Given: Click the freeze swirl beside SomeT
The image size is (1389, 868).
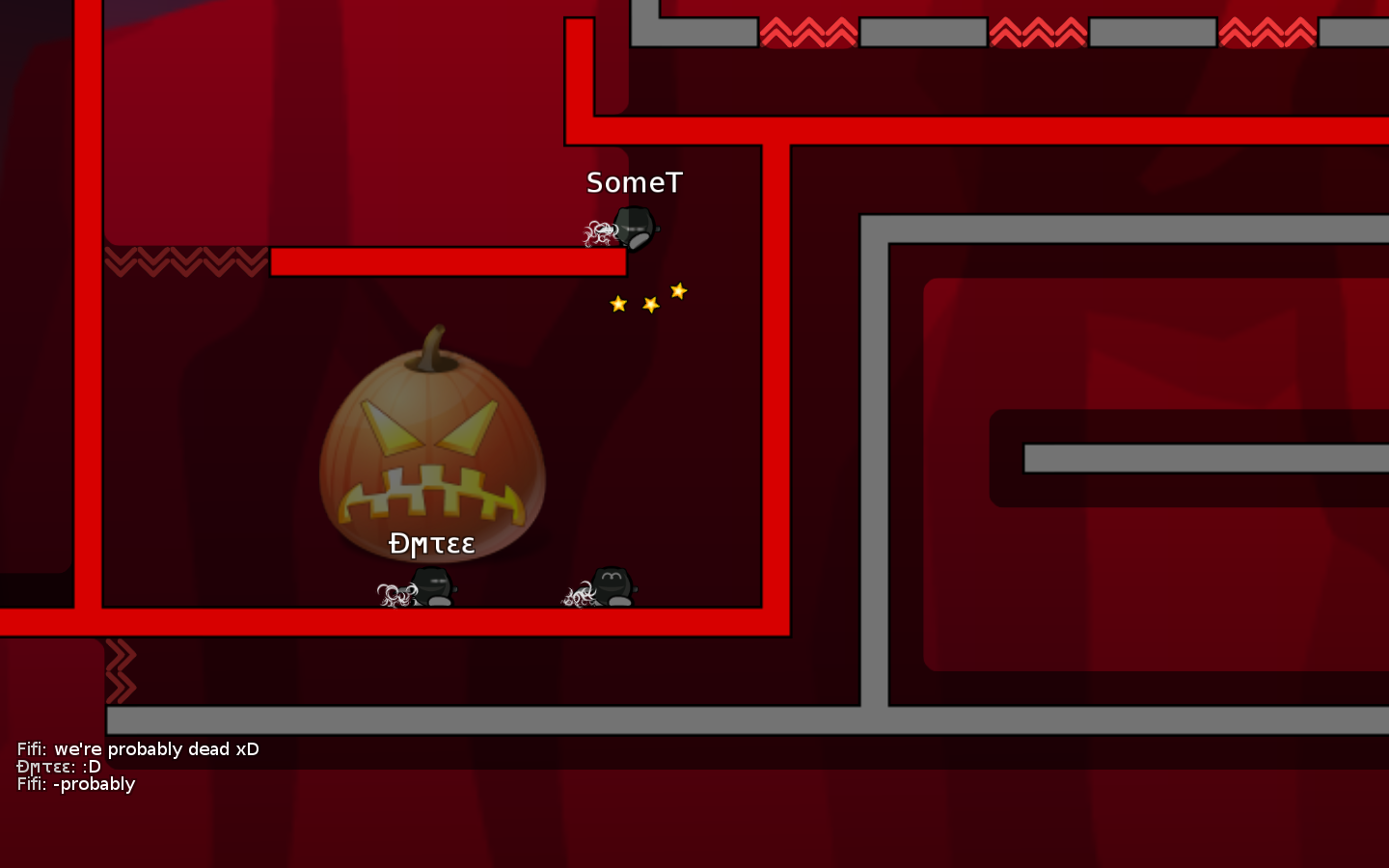Looking at the screenshot, I should click(600, 230).
